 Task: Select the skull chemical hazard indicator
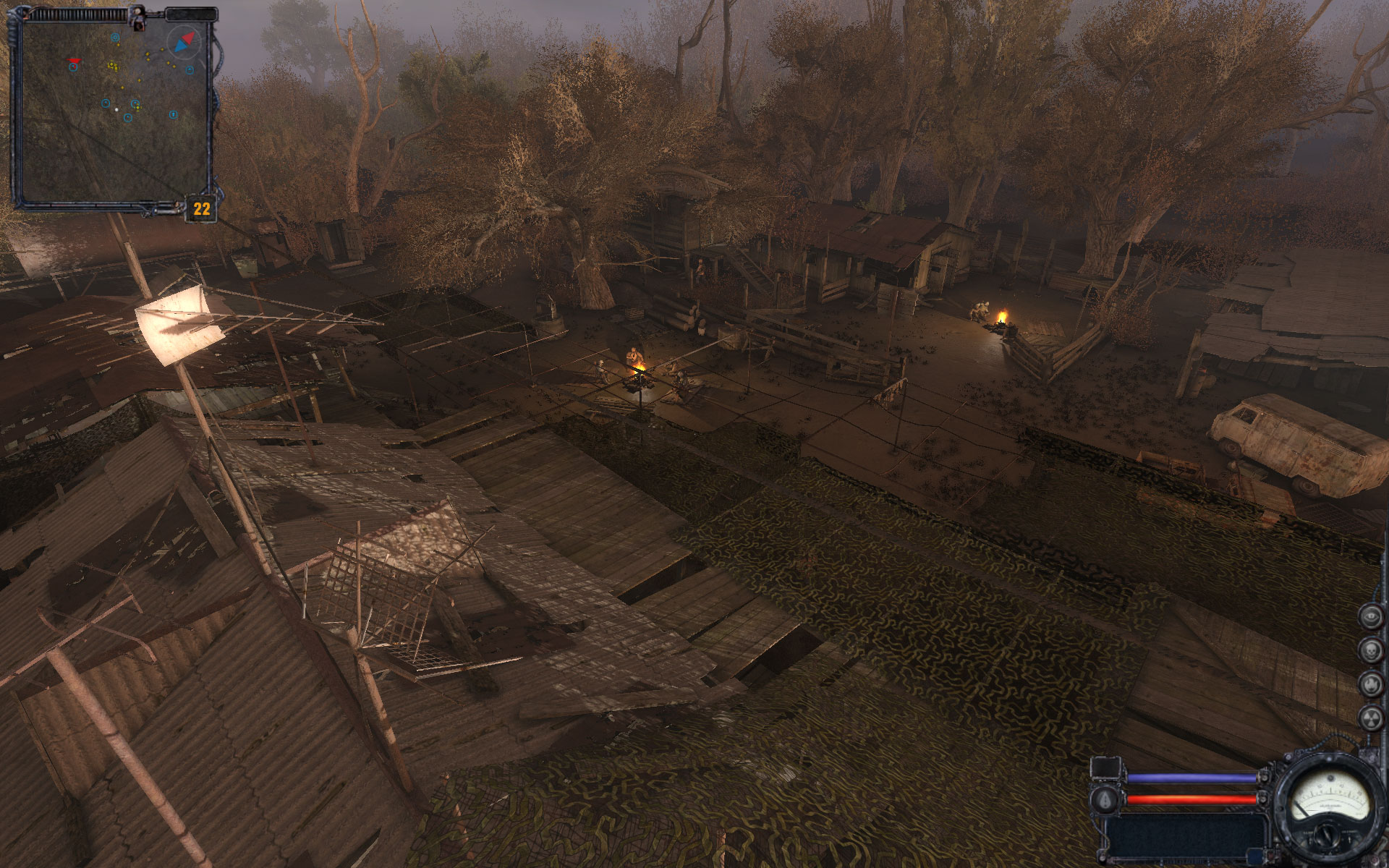click(x=1371, y=650)
